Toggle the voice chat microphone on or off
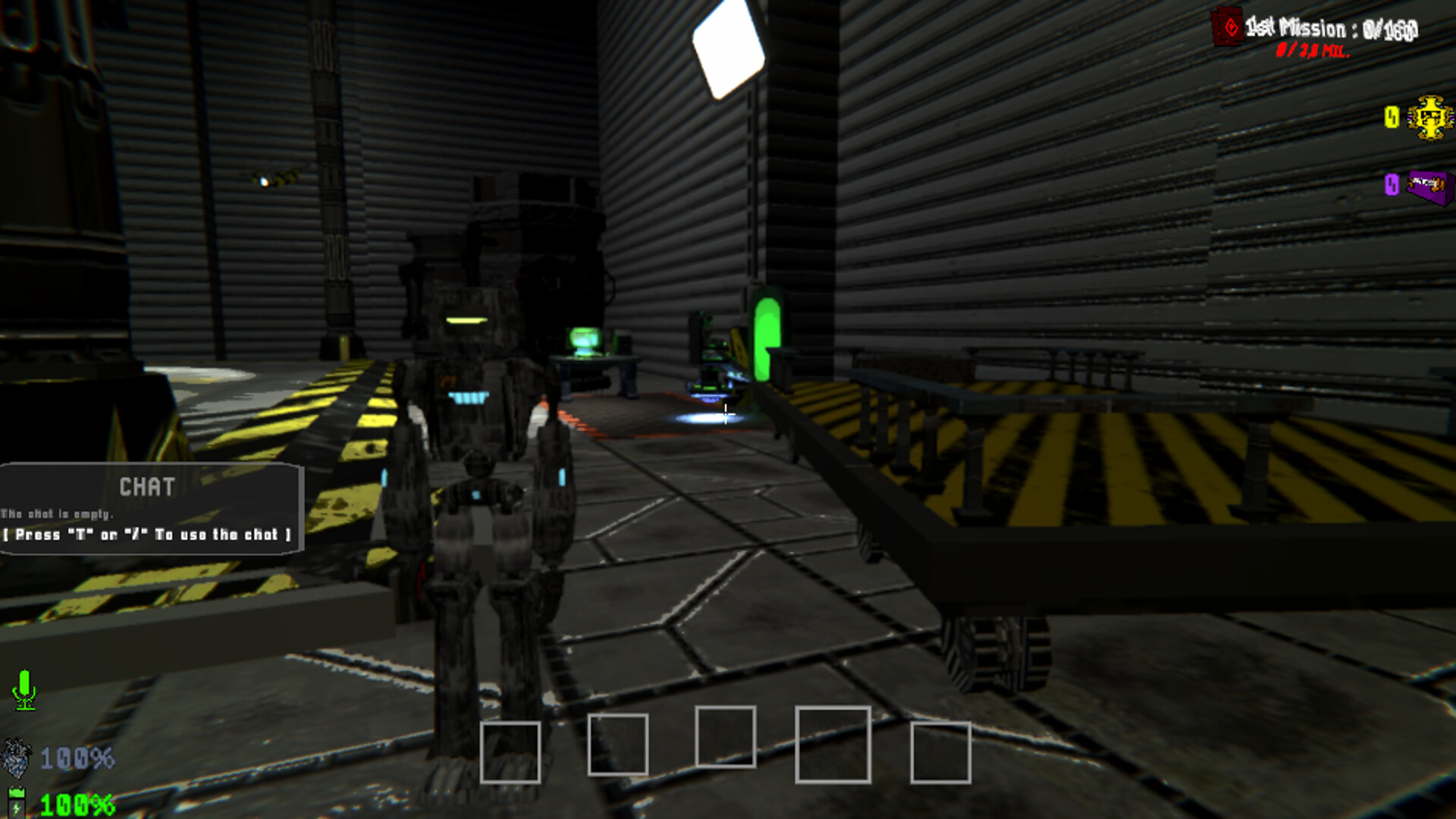Screen dimensions: 1456x819 pos(24,689)
